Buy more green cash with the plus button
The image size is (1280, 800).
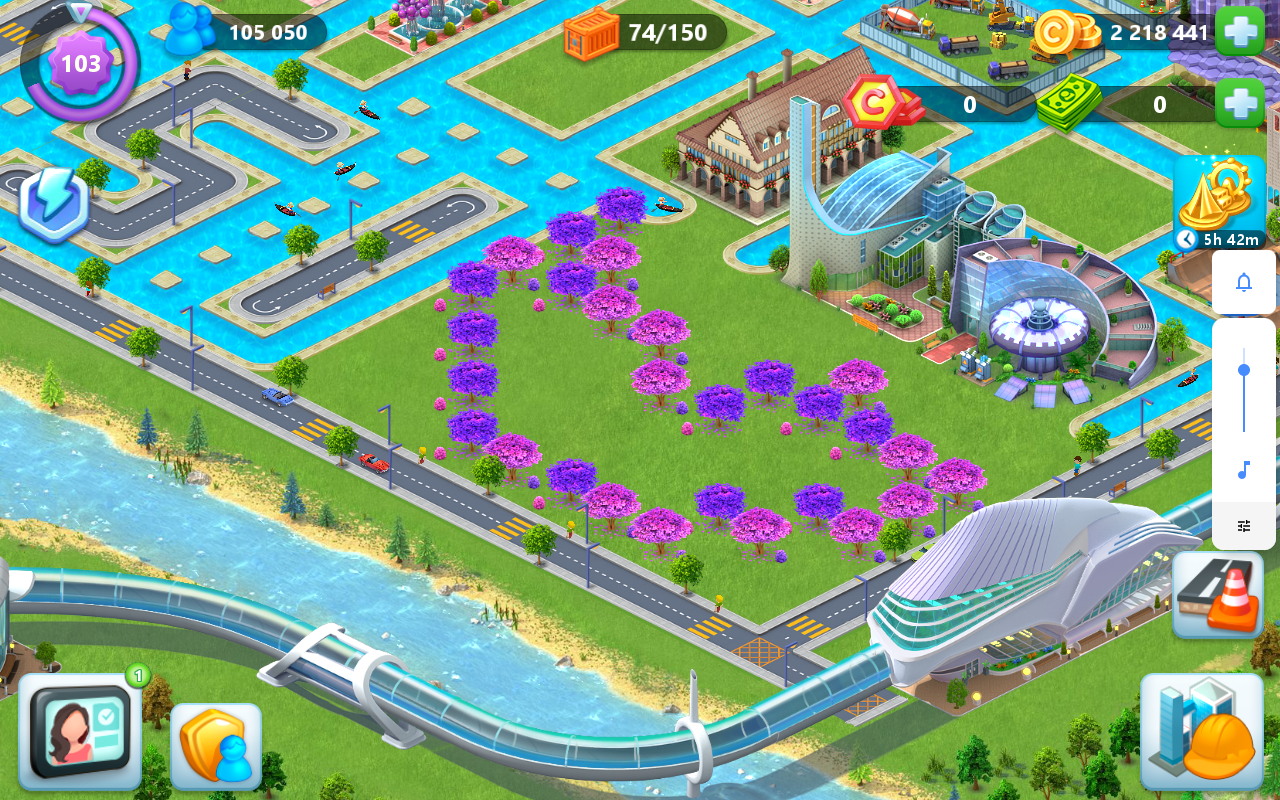click(x=1240, y=103)
